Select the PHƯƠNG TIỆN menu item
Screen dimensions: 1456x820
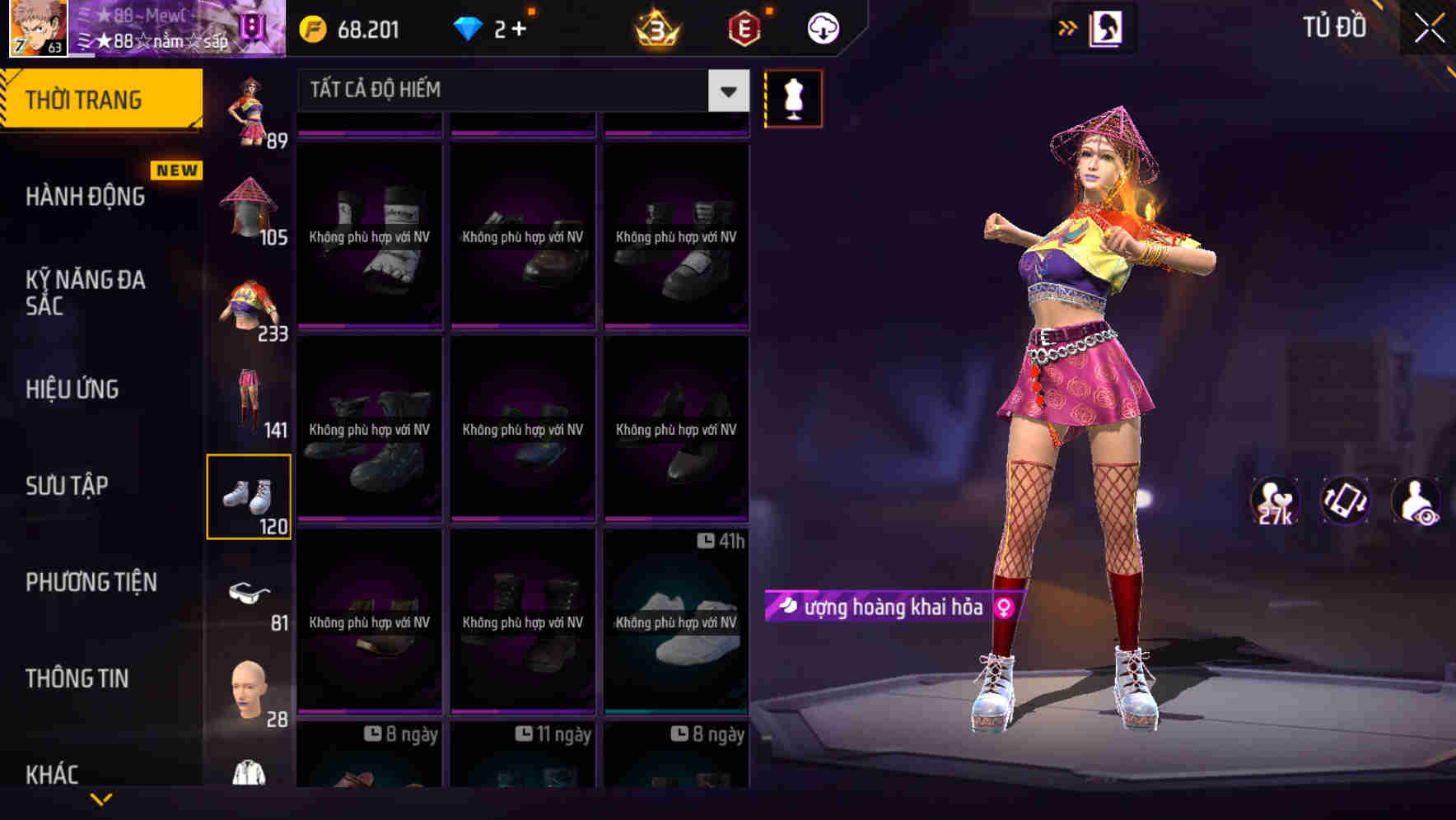click(91, 582)
